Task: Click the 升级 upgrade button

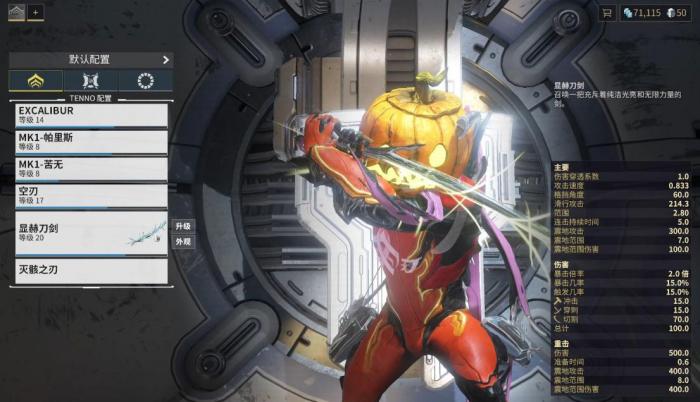Action: [x=183, y=226]
